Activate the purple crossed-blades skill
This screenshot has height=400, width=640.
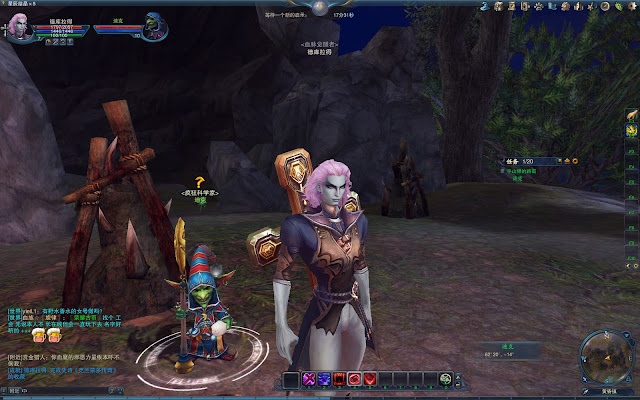[309, 378]
